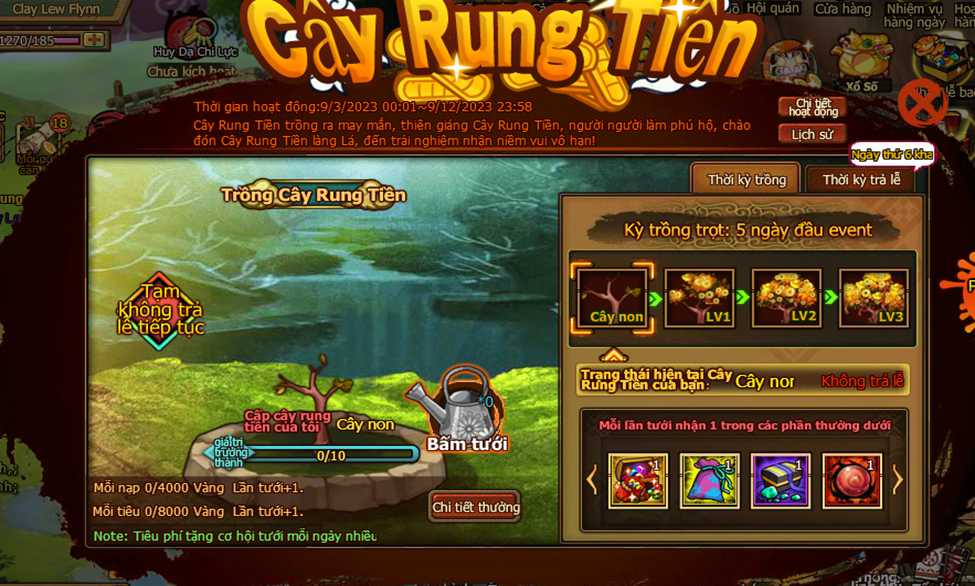The width and height of the screenshot is (975, 586).
Task: Inspect the red orb reward
Action: (x=852, y=481)
